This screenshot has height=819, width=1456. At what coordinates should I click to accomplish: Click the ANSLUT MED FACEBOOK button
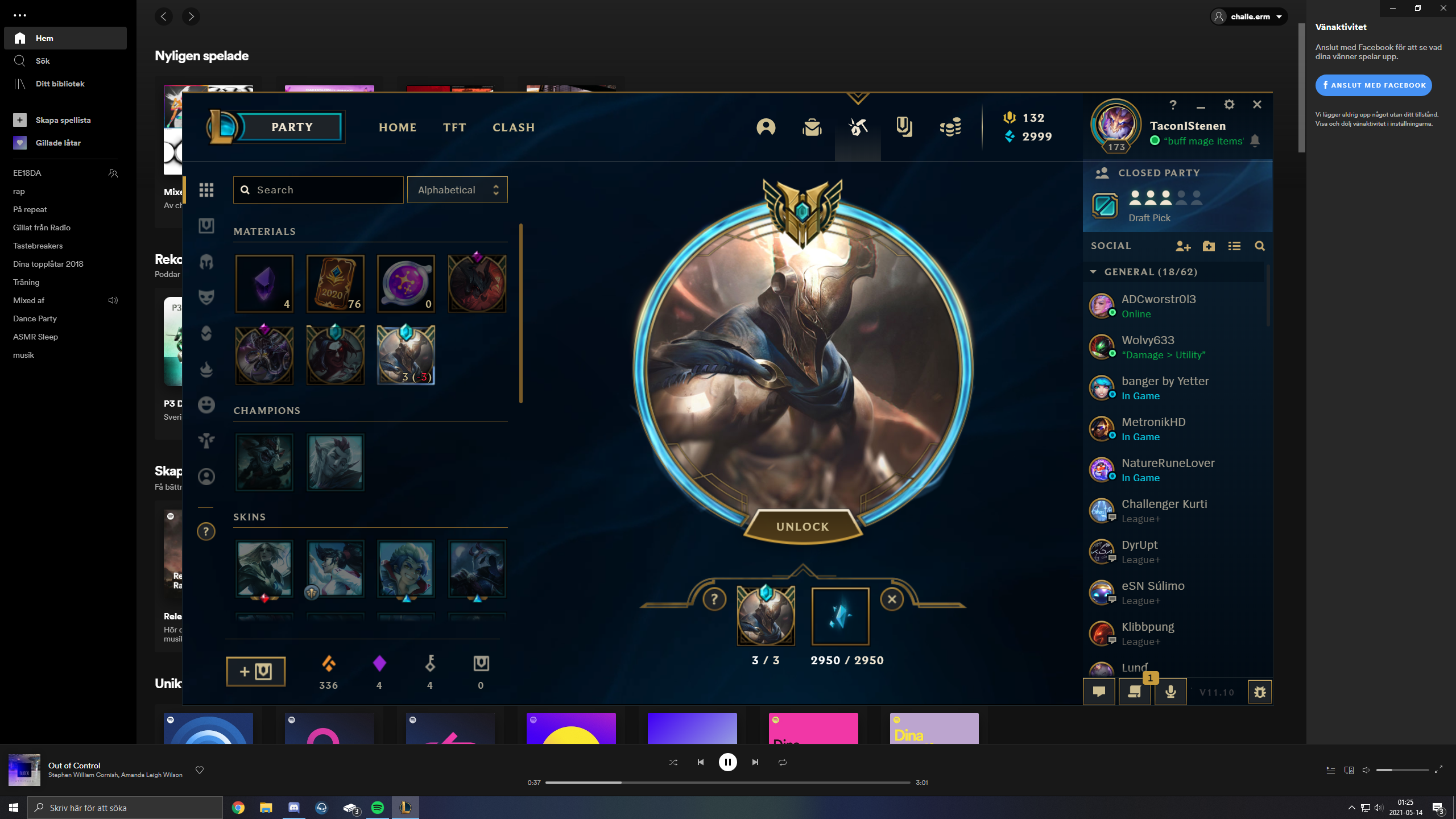(x=1374, y=85)
